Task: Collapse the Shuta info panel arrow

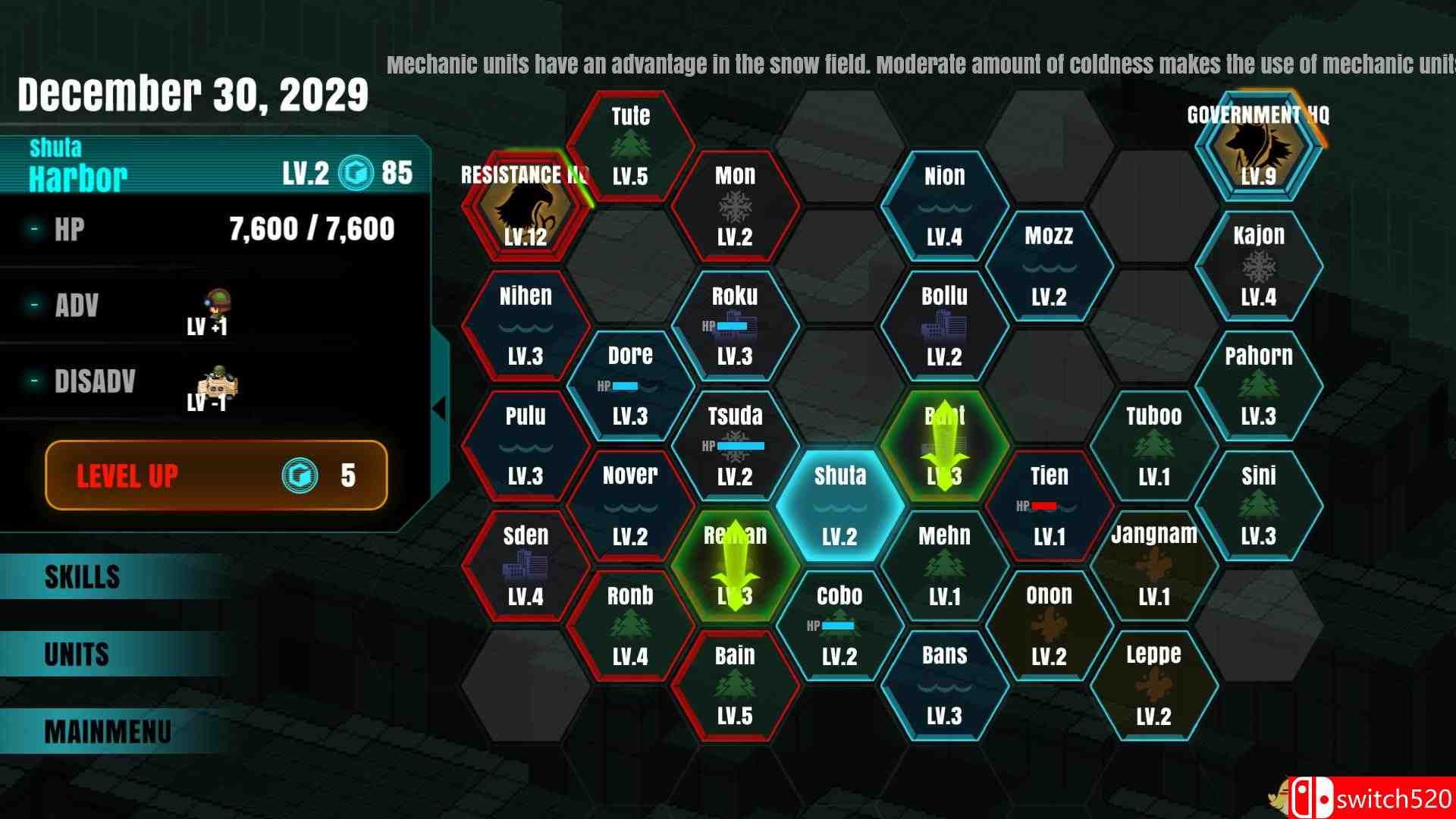Action: [438, 408]
